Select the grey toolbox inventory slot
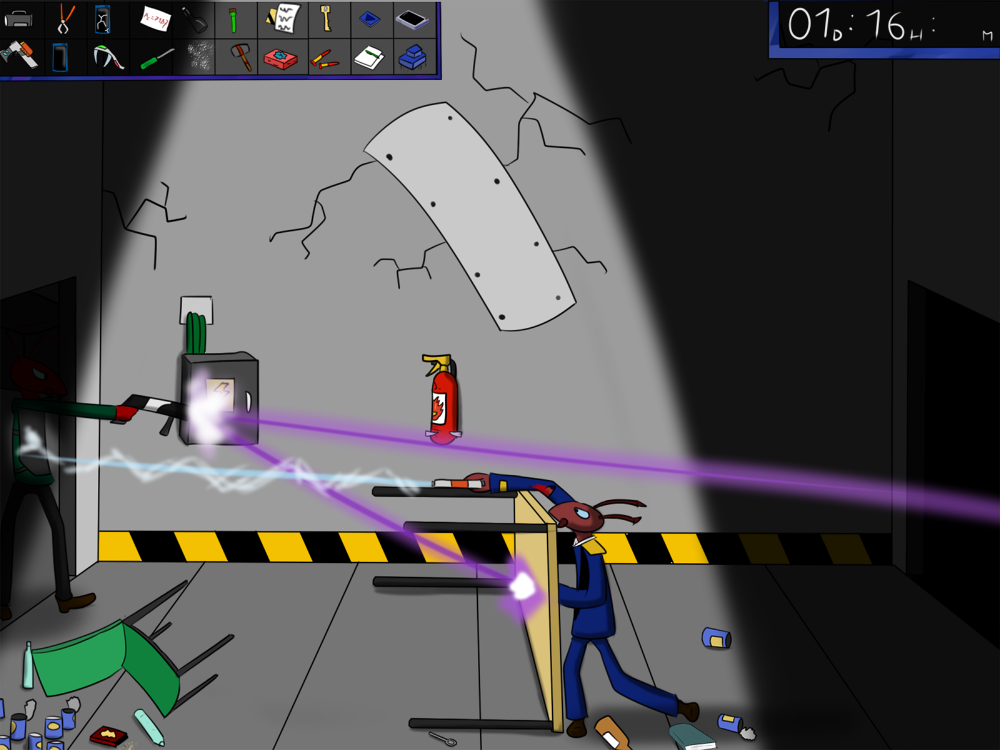 [x=18, y=18]
